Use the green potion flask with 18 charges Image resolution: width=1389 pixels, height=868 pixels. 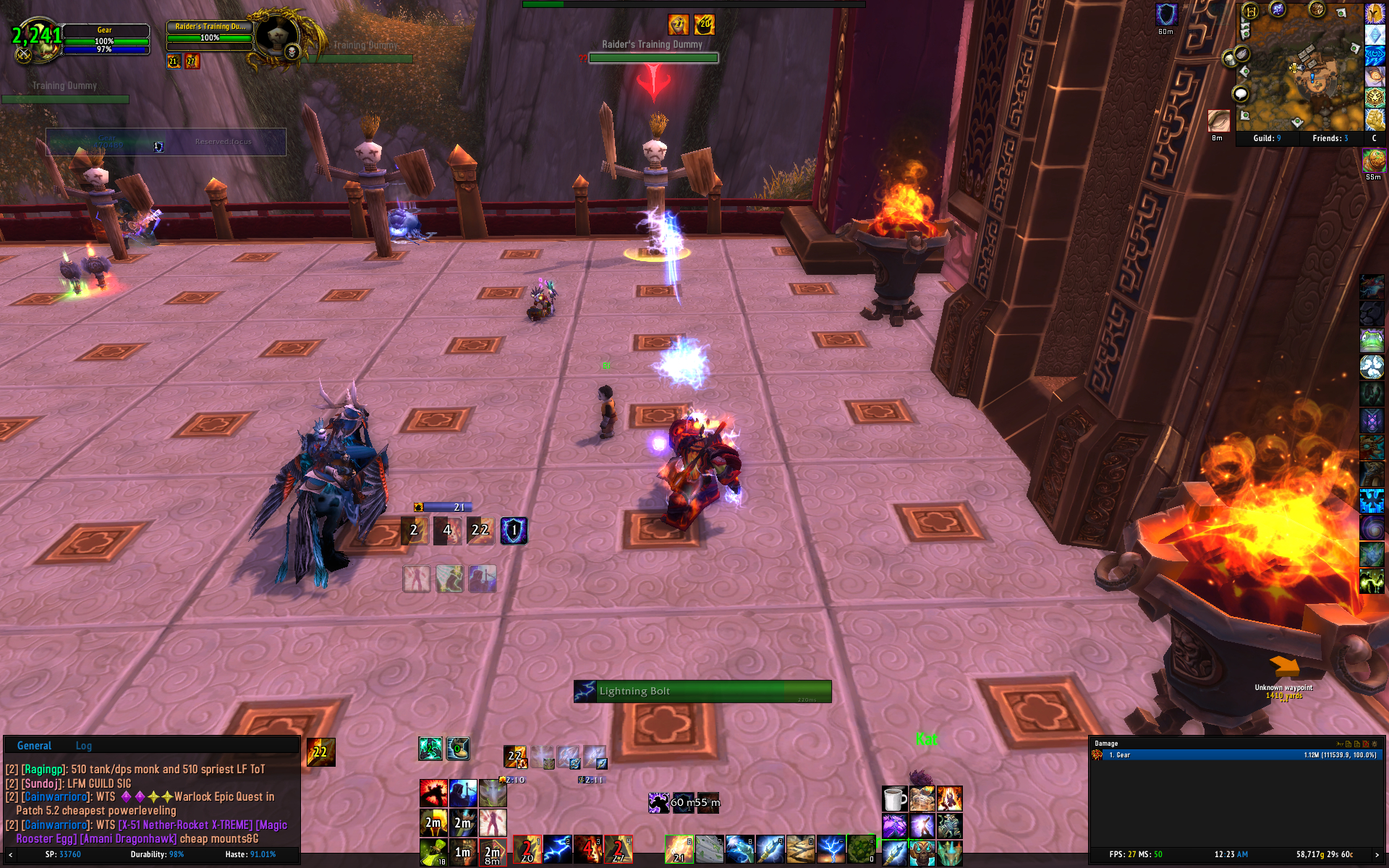(433, 851)
